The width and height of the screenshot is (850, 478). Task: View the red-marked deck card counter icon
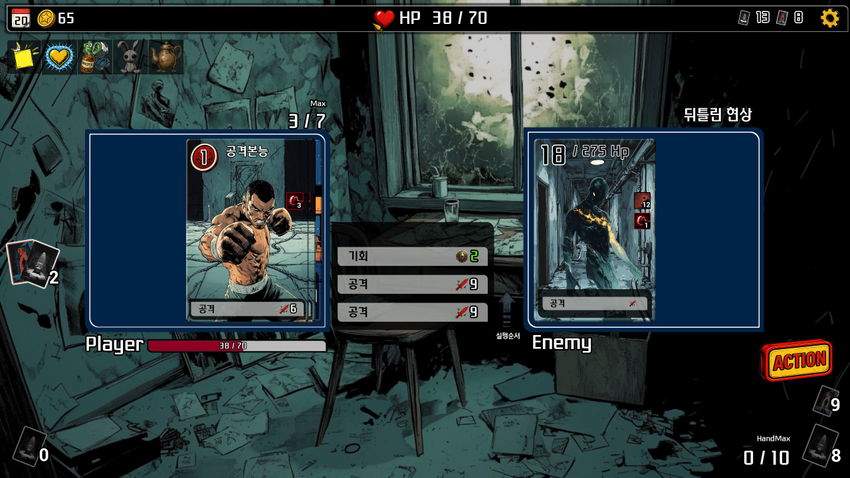coord(783,17)
